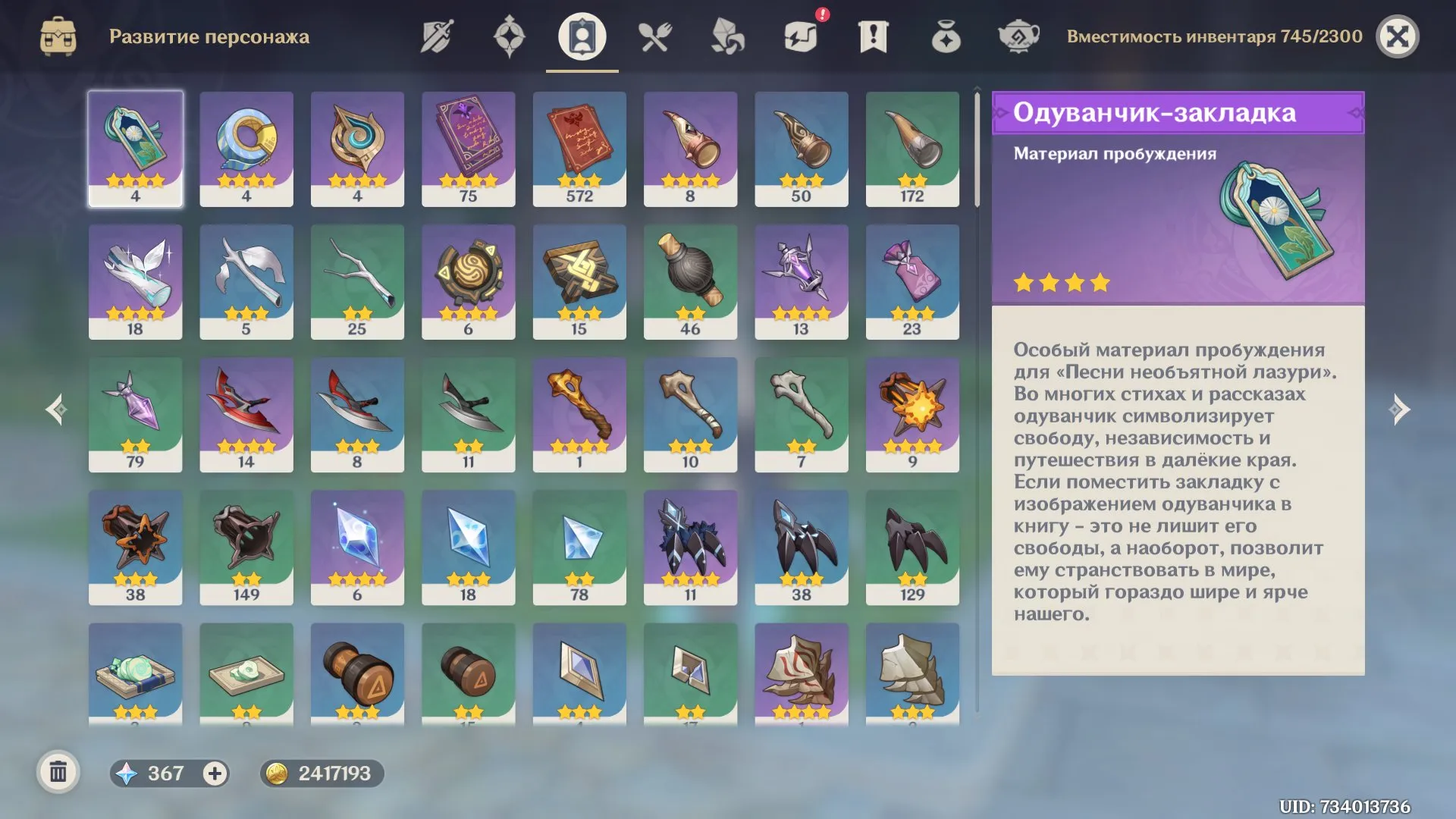The image size is (1456, 819).
Task: Select the golden key item with count 1
Action: pyautogui.click(x=579, y=414)
